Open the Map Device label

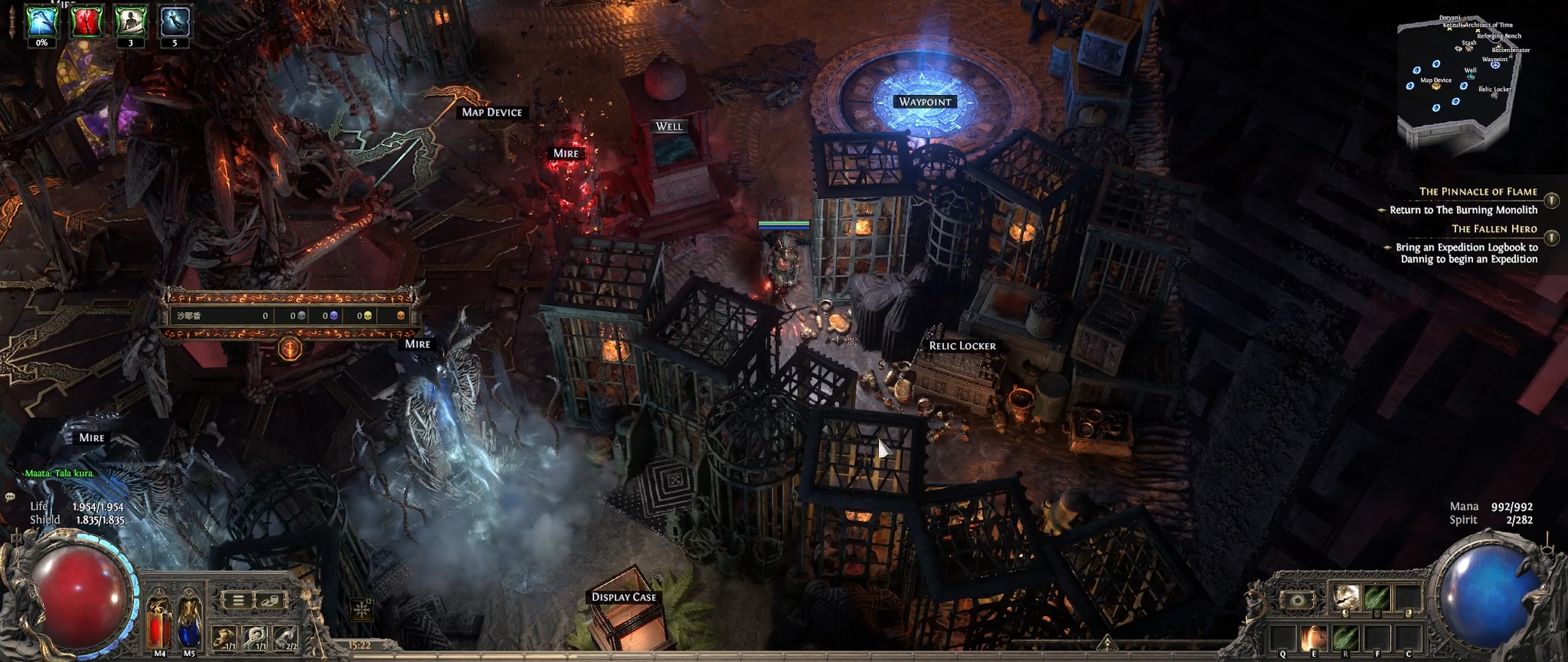tap(492, 112)
